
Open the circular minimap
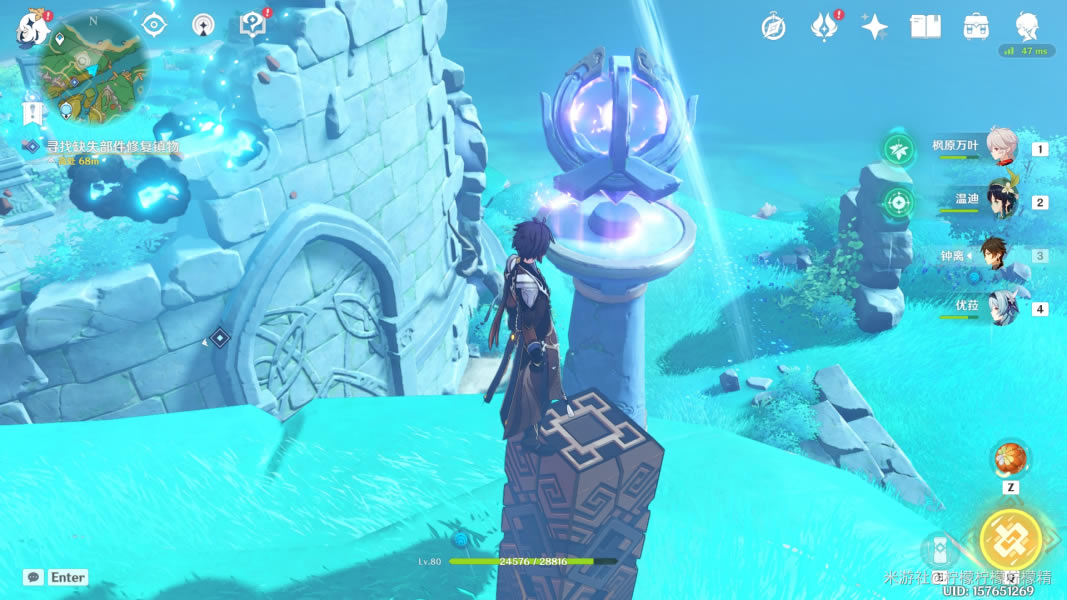click(95, 66)
